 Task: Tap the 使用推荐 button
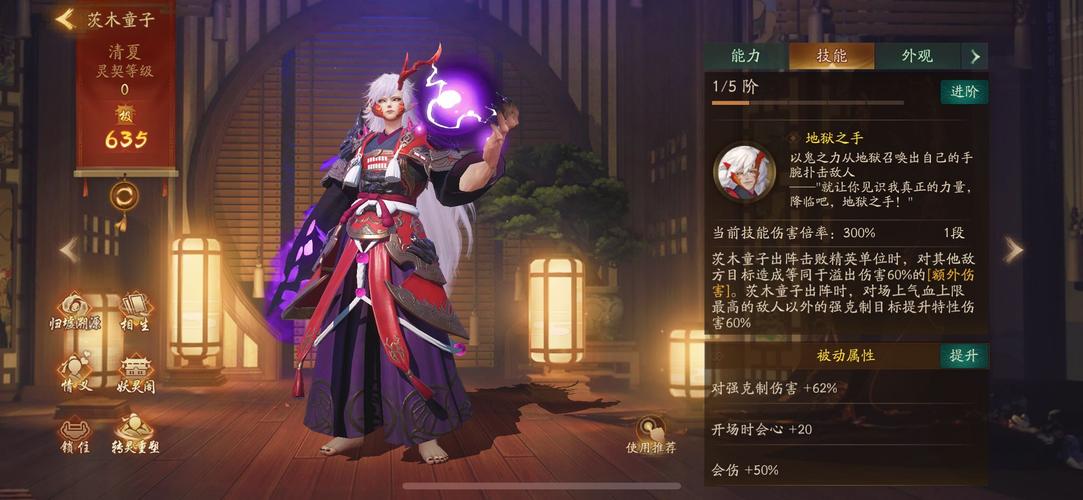(x=651, y=434)
